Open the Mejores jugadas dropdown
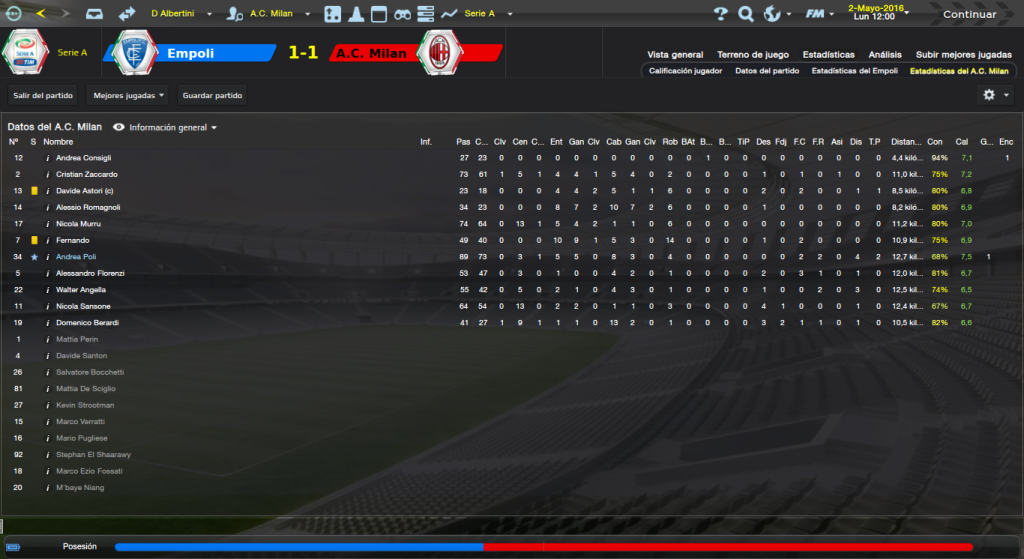This screenshot has width=1024, height=559. tap(129, 95)
